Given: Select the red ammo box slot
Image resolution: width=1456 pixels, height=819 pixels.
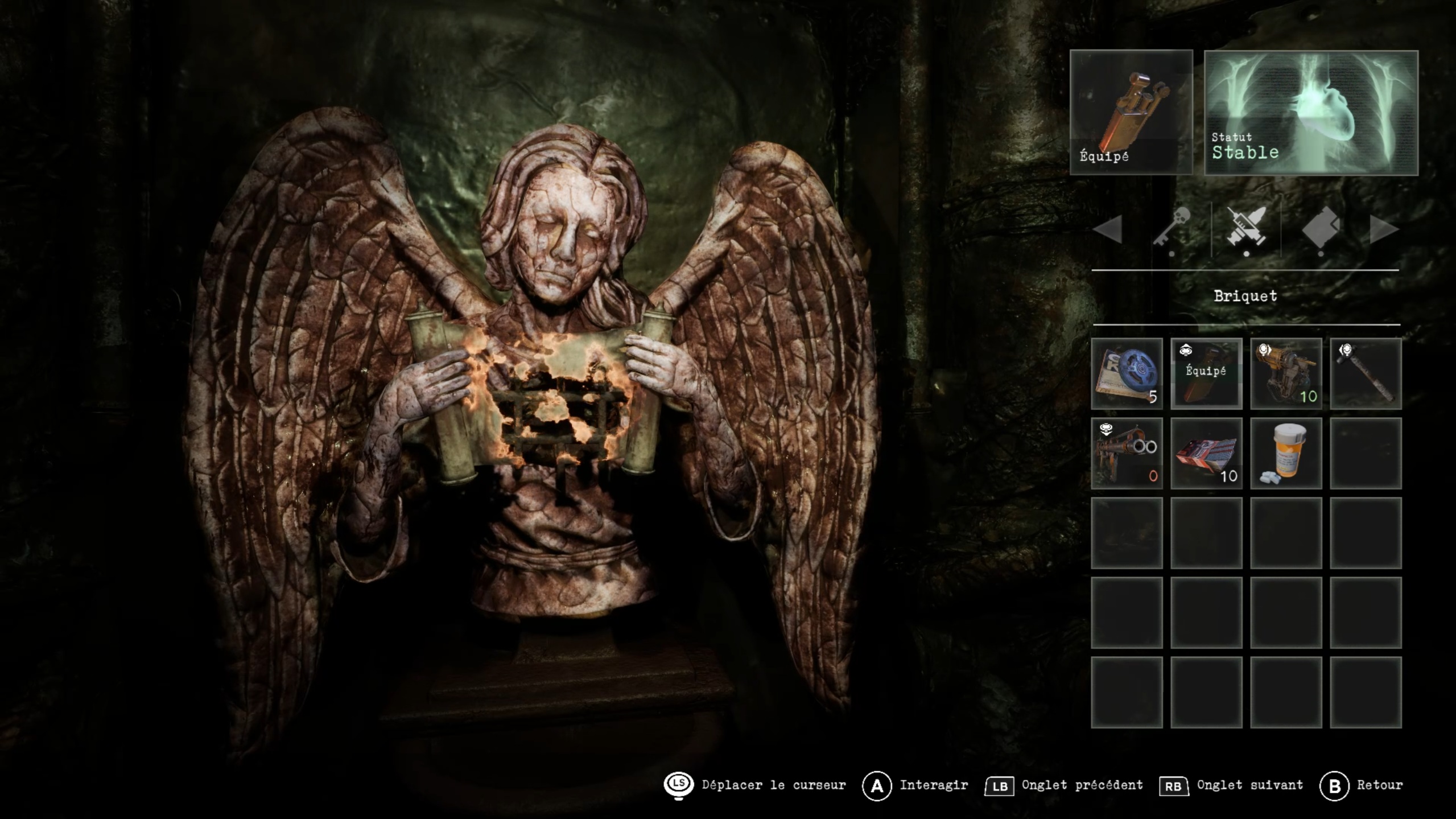Looking at the screenshot, I should (1206, 453).
